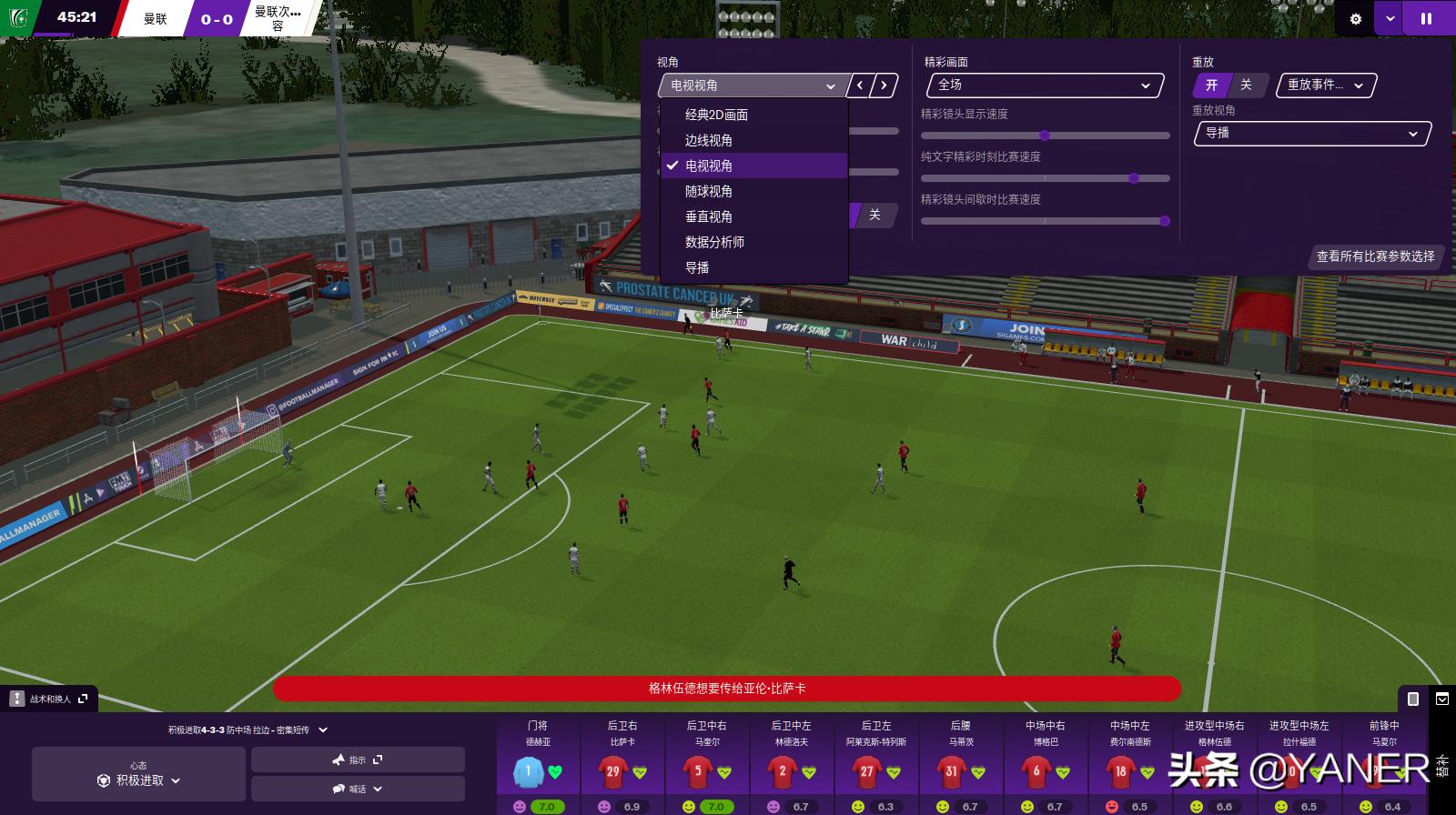Switch camera to 垂直视角

click(x=708, y=216)
